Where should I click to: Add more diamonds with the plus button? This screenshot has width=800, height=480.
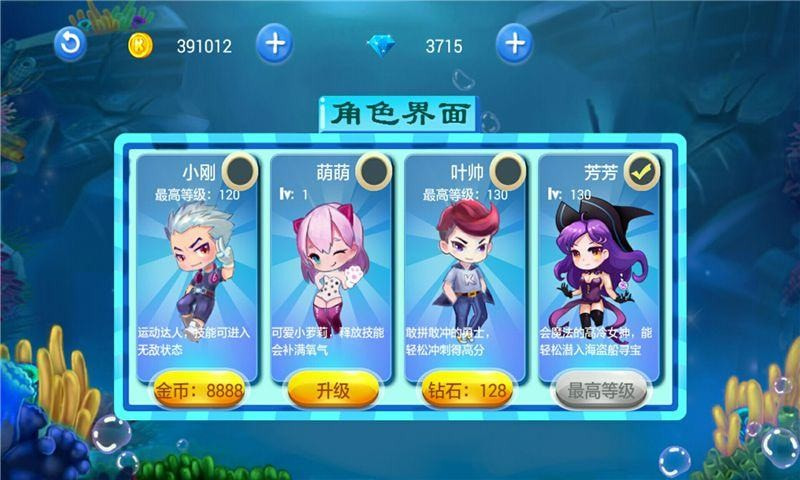[514, 44]
